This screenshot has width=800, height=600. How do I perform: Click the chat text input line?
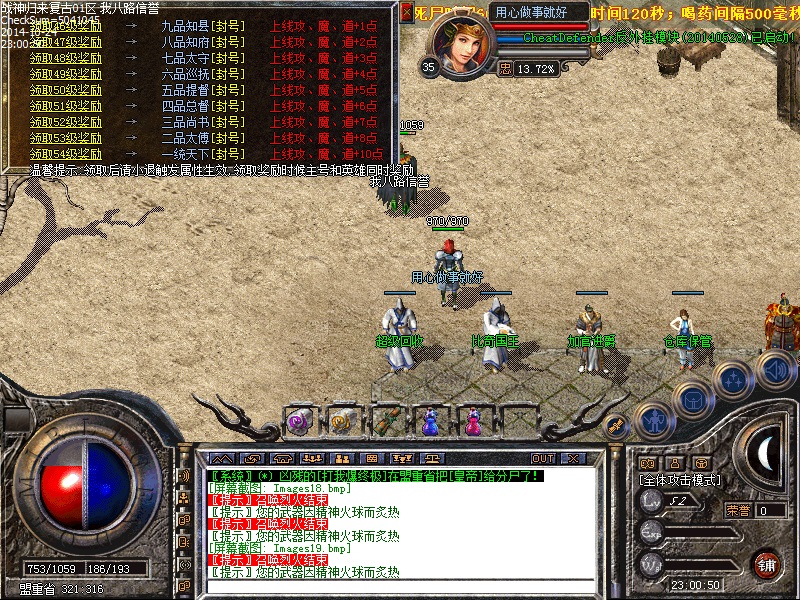[x=400, y=587]
